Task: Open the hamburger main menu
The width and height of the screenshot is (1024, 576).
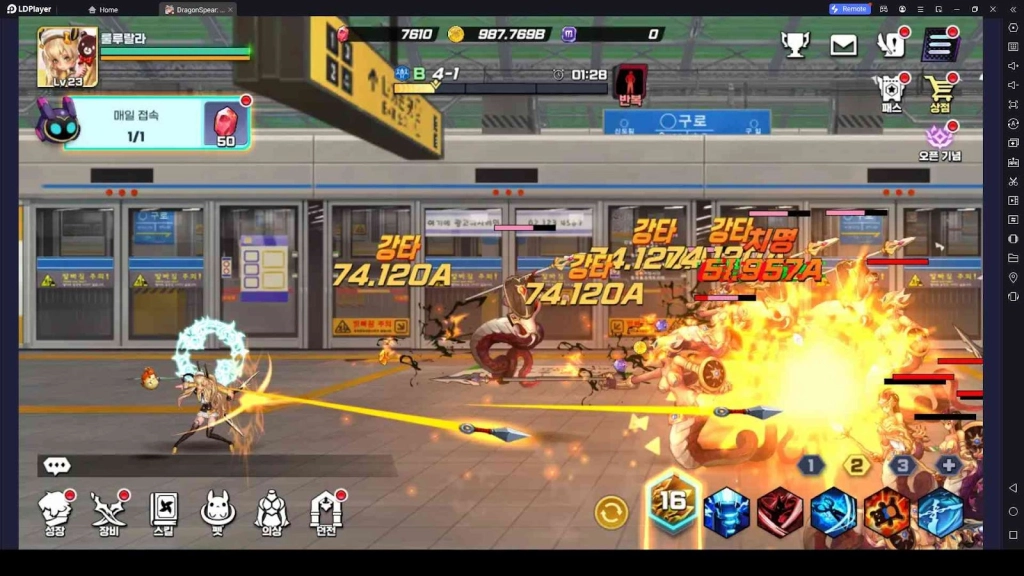Action: point(940,44)
